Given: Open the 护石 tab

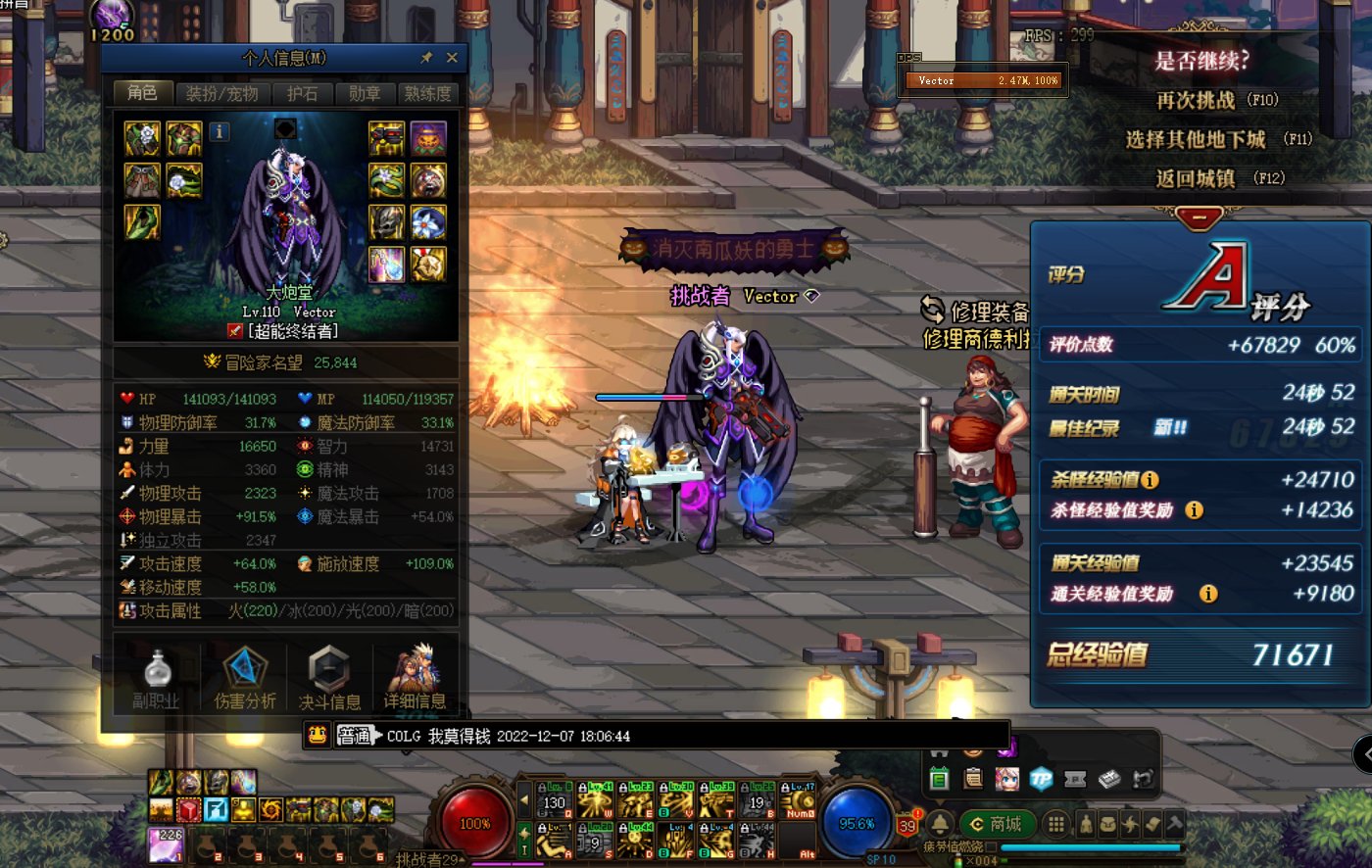Looking at the screenshot, I should (302, 94).
